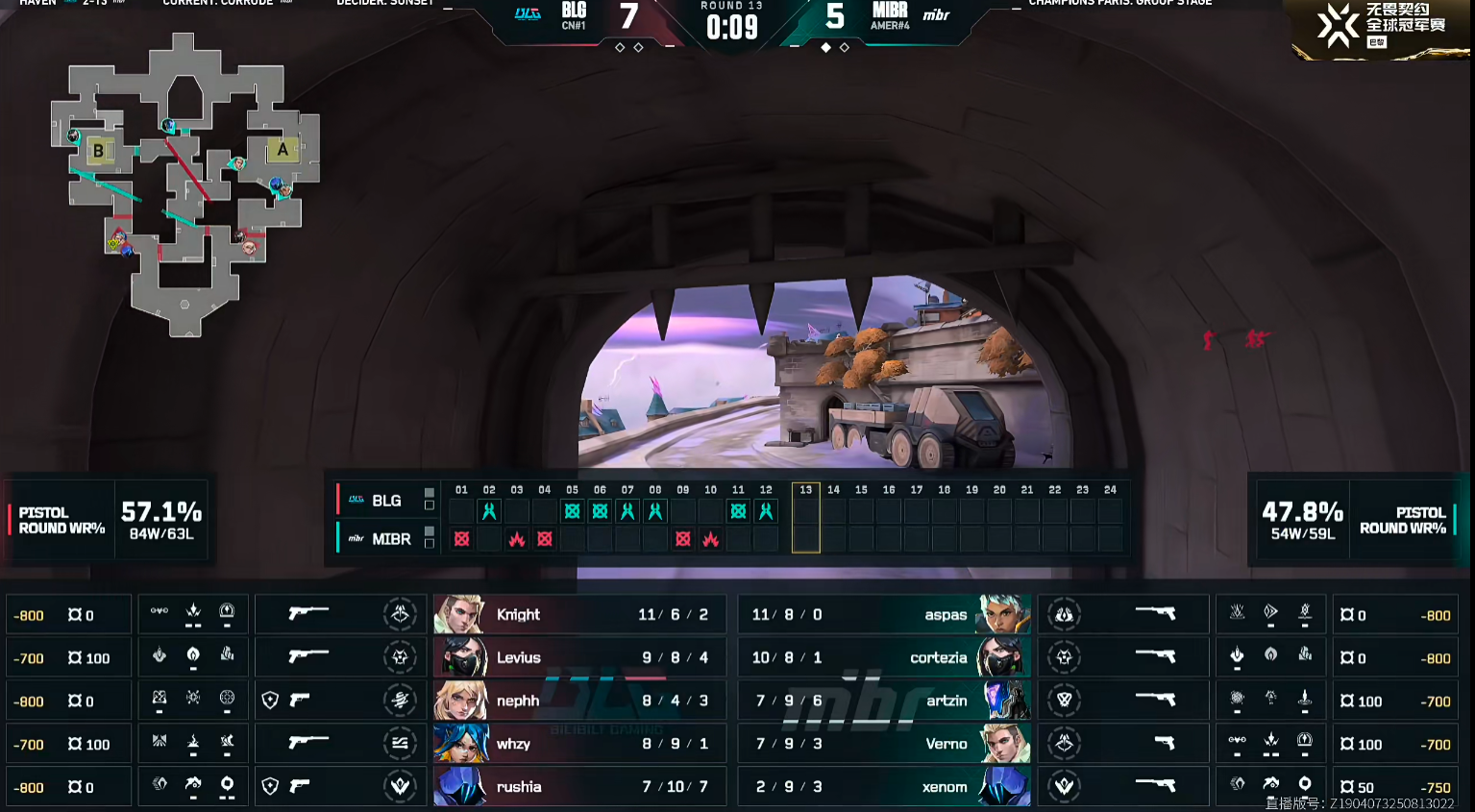Click the A site marker on minimap
The width and height of the screenshot is (1475, 812).
[283, 150]
